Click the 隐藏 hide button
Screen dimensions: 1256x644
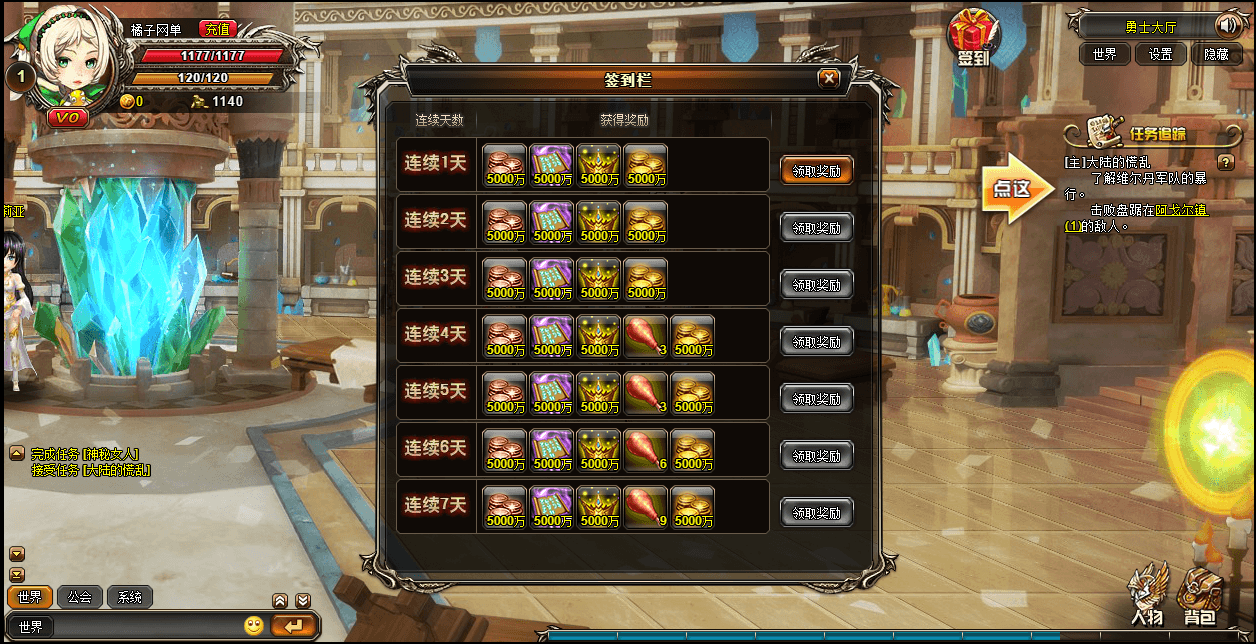(x=1216, y=54)
